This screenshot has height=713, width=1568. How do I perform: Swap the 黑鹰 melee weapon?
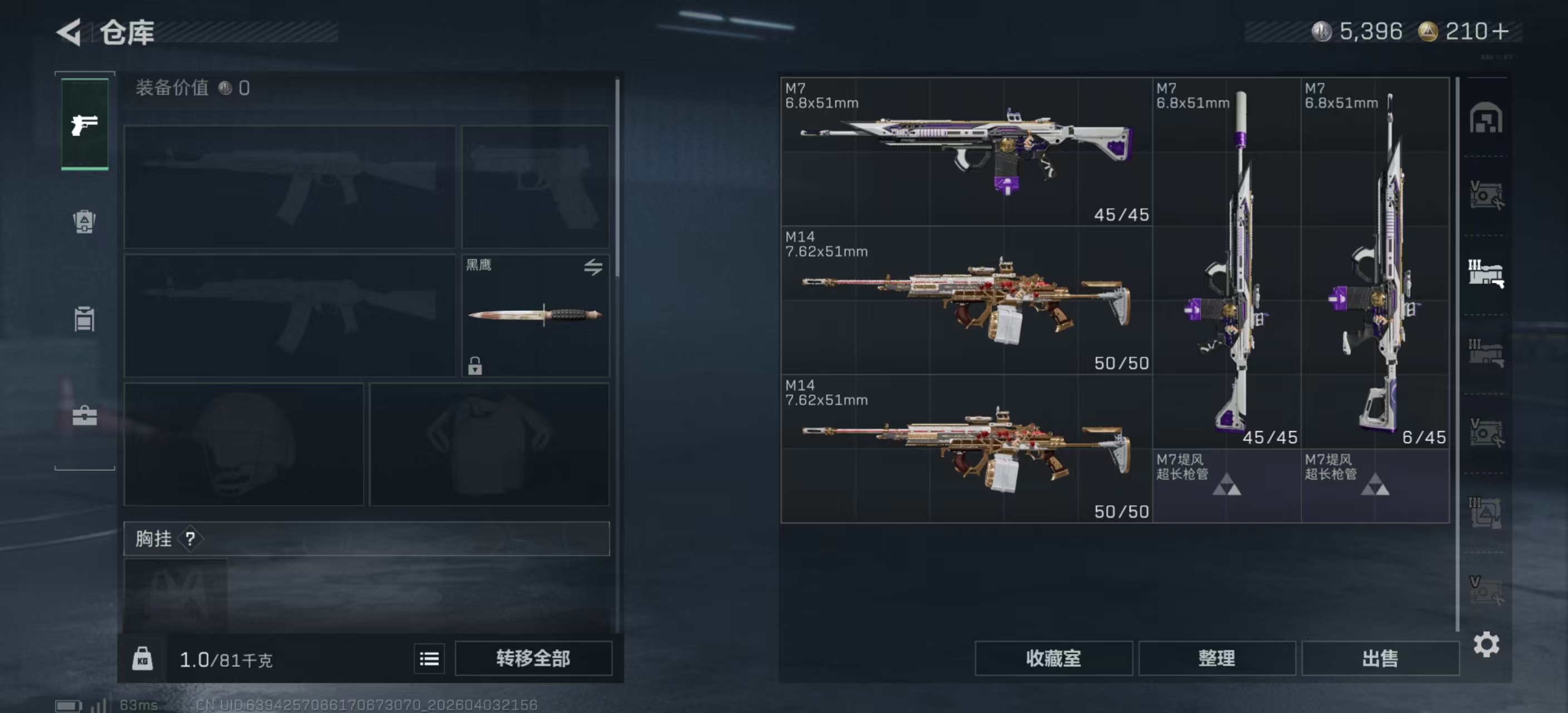click(593, 267)
